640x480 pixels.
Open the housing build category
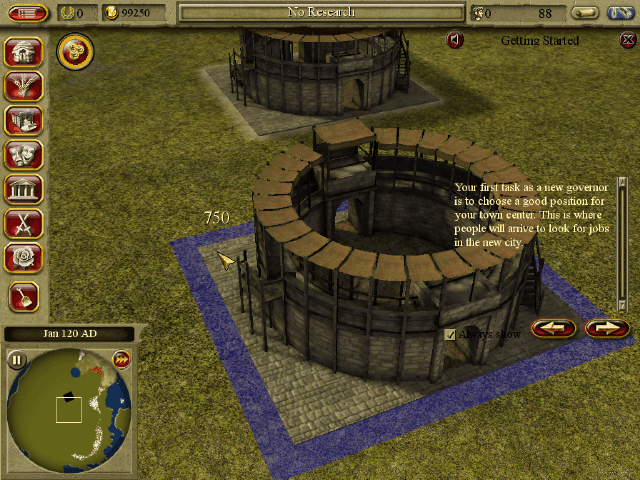(22, 53)
